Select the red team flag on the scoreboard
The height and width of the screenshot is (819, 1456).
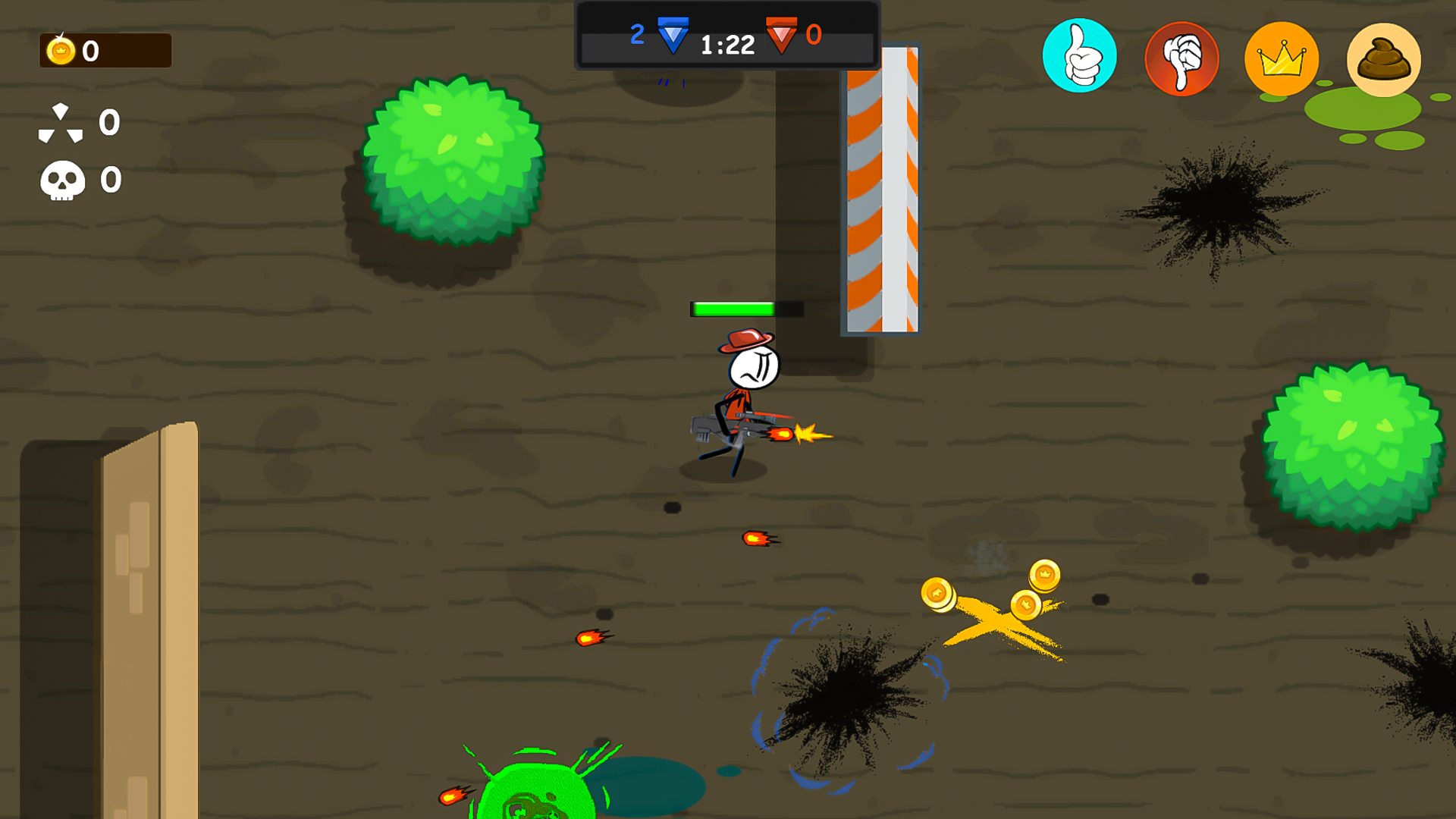(x=781, y=35)
